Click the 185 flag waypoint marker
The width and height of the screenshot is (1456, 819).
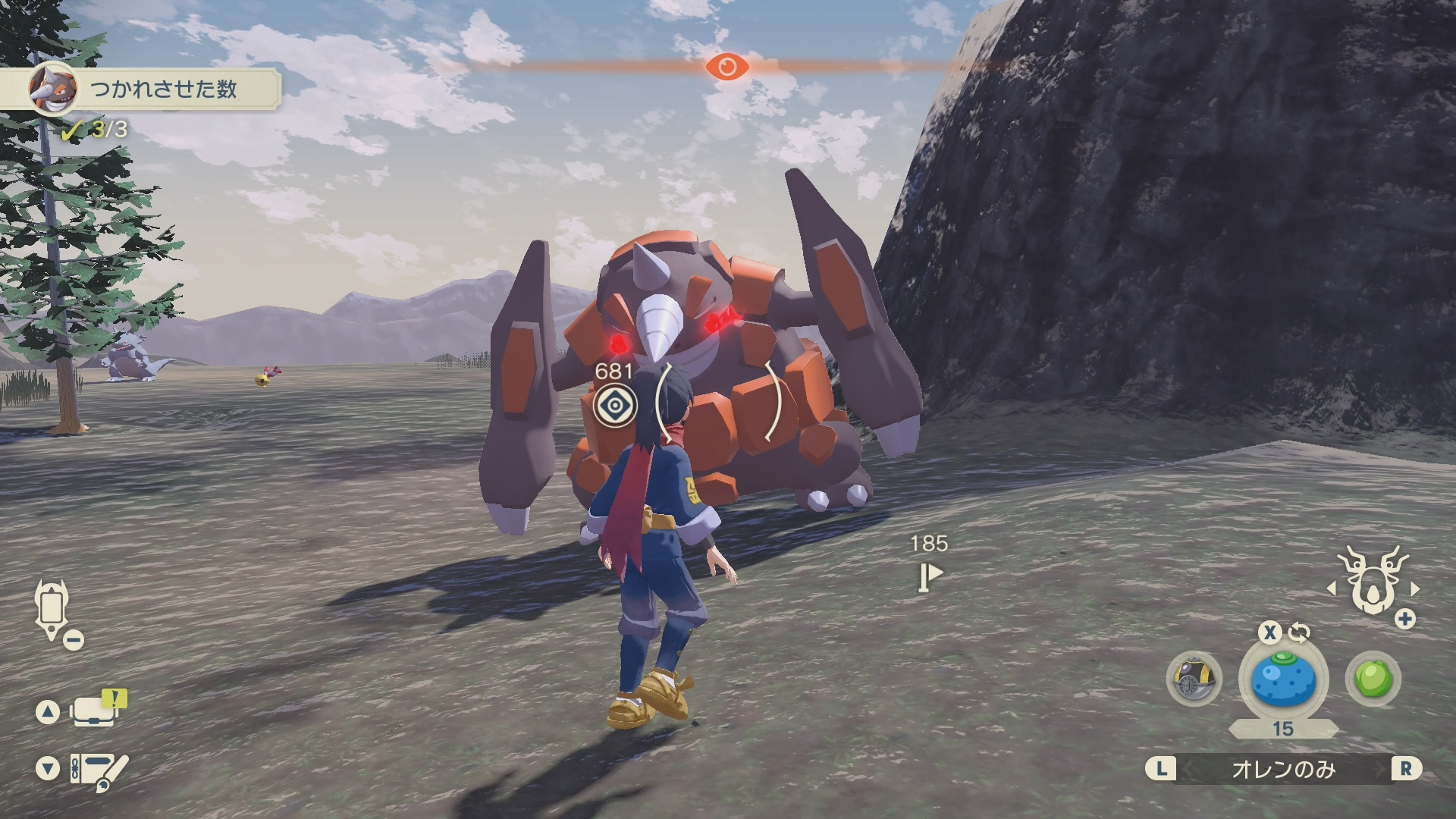[x=929, y=577]
